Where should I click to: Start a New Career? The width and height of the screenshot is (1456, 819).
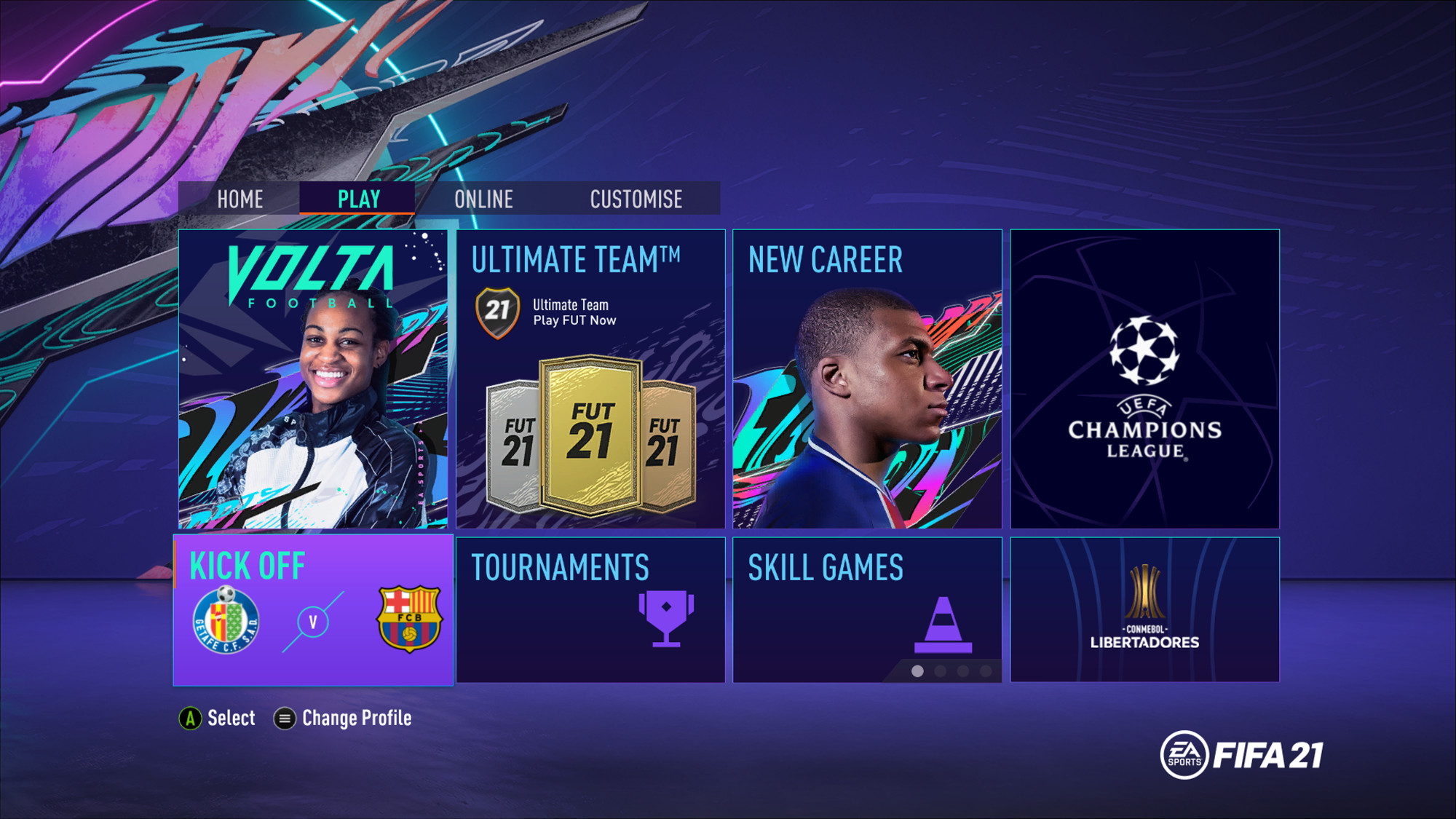point(867,379)
